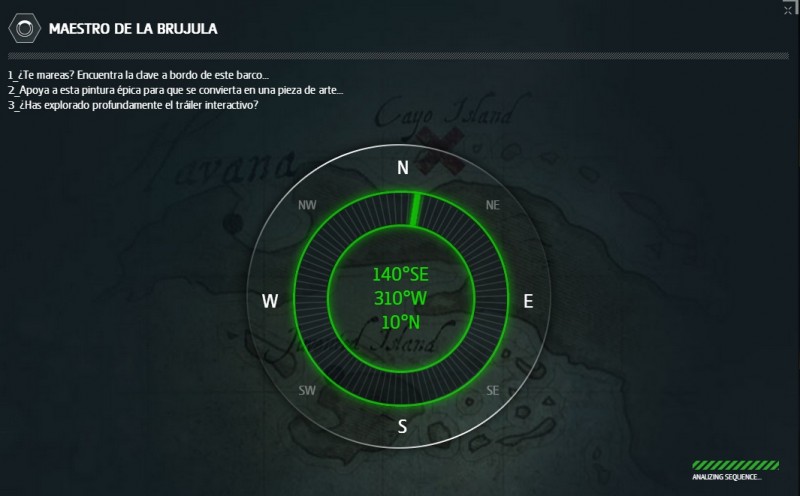Choose the E direction on the compass
The image size is (800, 496).
[x=529, y=301]
